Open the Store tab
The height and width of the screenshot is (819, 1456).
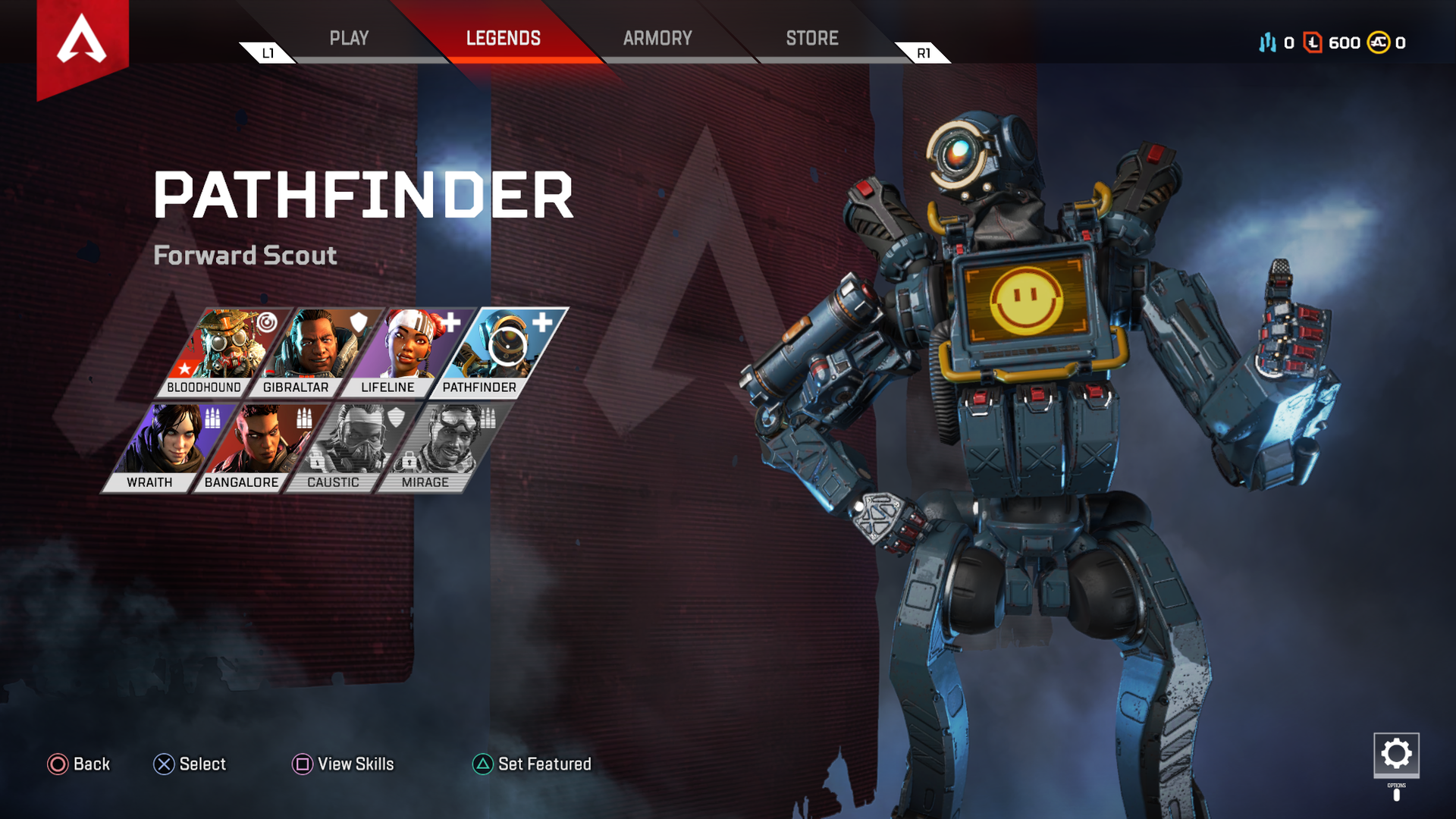point(811,38)
